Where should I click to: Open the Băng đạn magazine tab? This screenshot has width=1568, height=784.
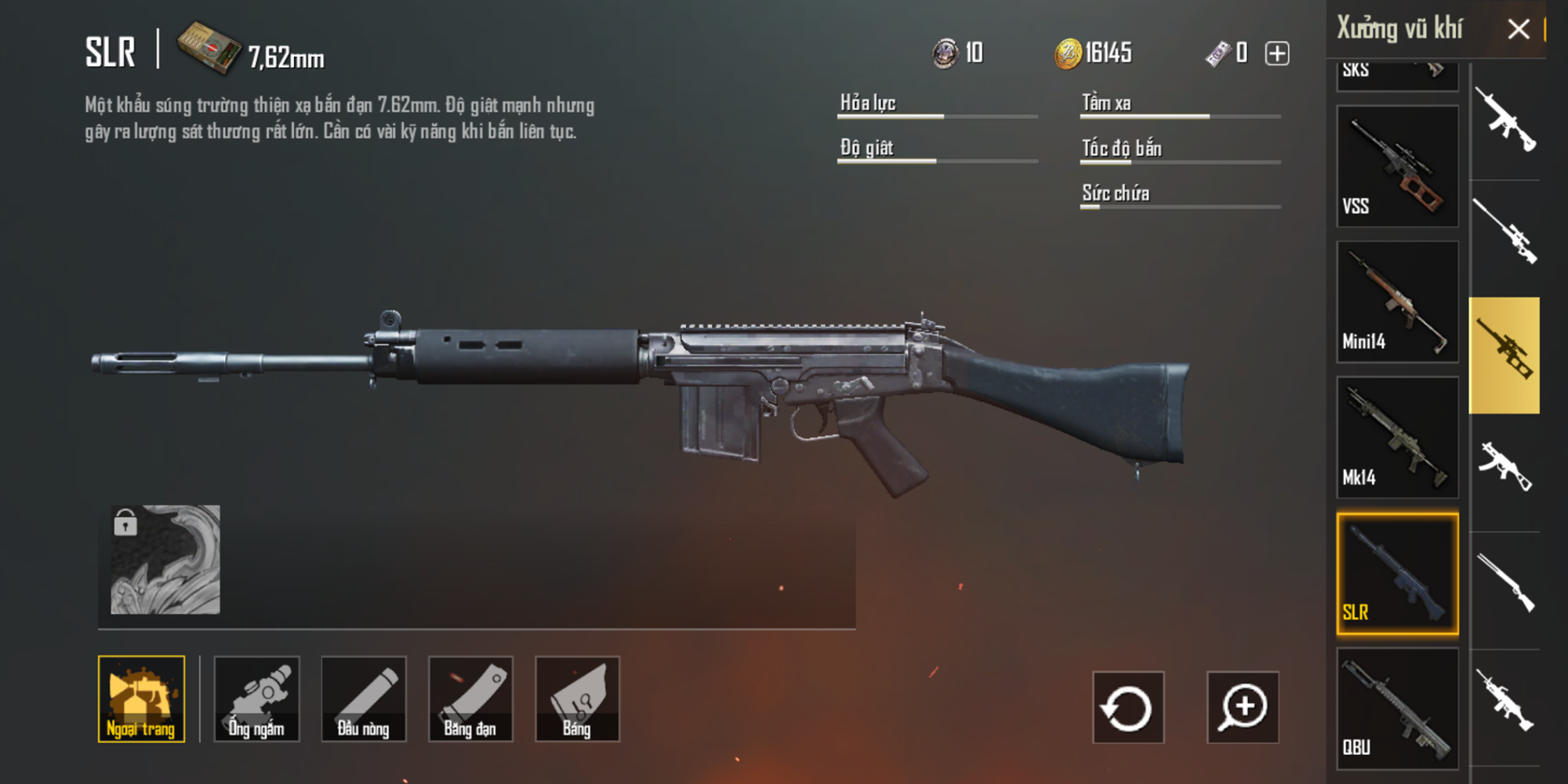pos(471,699)
